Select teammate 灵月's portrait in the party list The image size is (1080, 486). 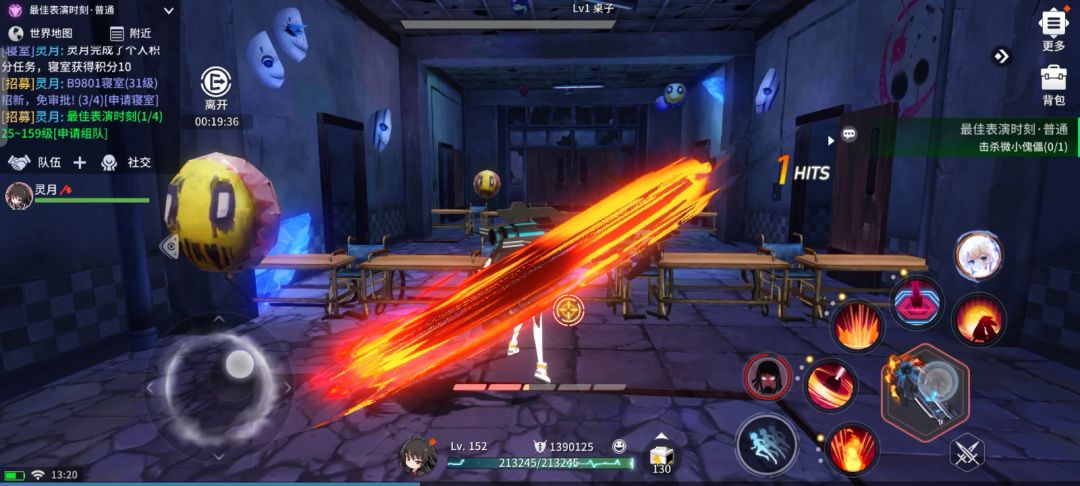(x=18, y=194)
